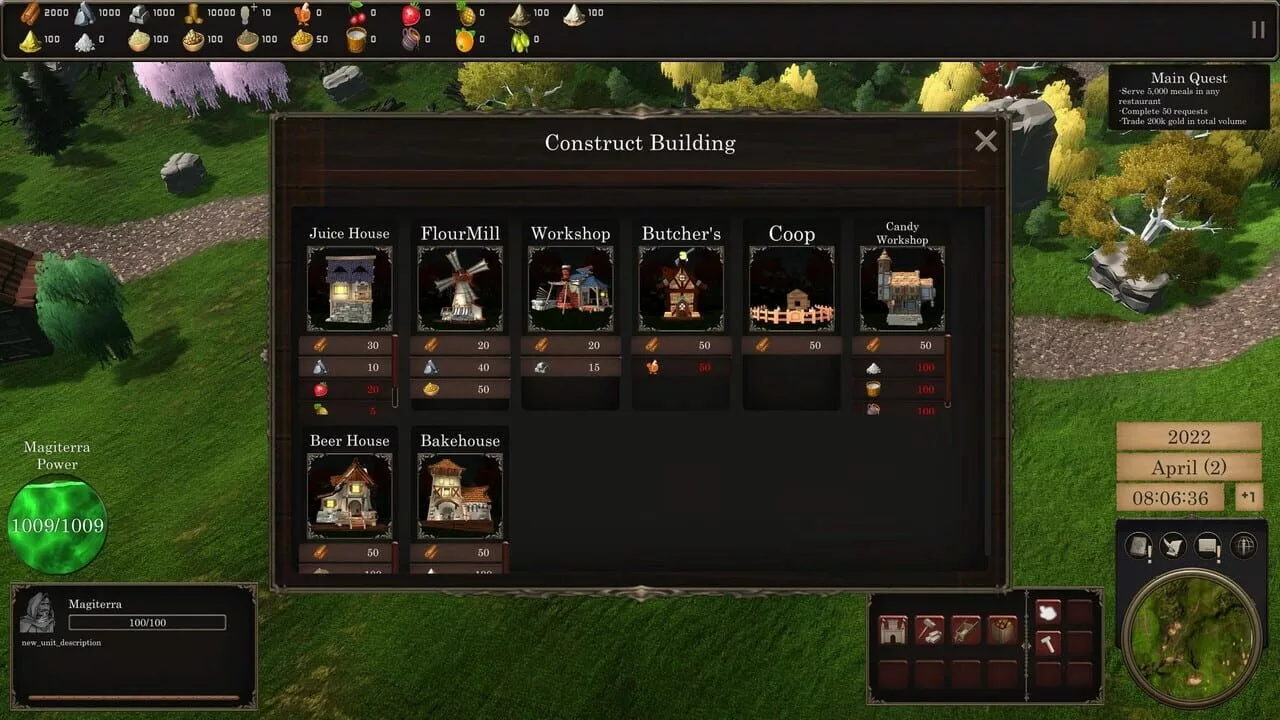
Task: Pick the Workshop building card
Action: [570, 289]
